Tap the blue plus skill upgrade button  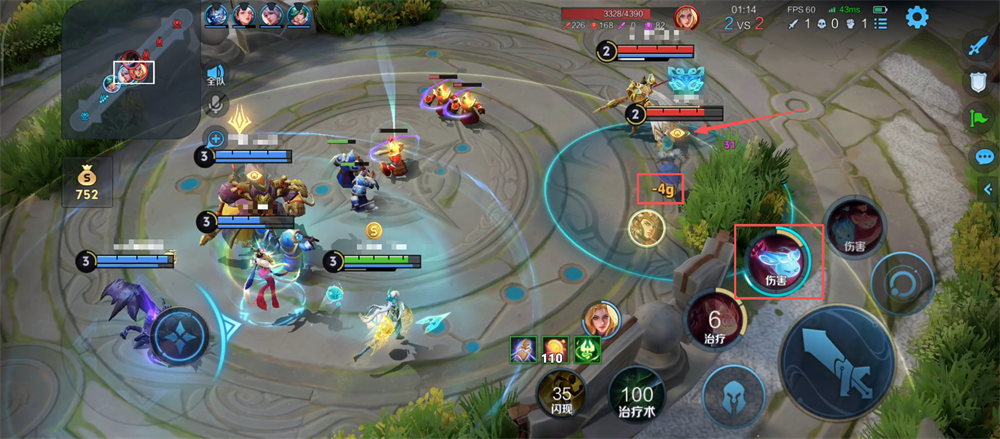214,139
